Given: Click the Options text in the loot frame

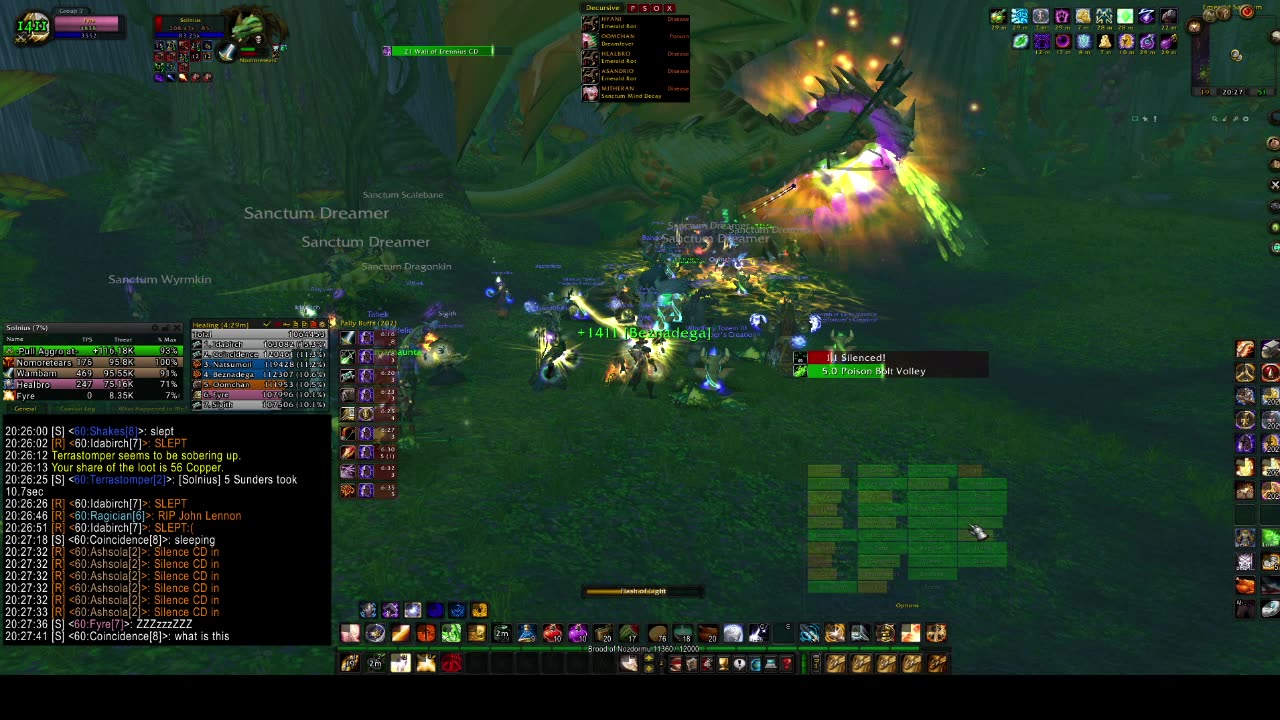Looking at the screenshot, I should coord(907,605).
